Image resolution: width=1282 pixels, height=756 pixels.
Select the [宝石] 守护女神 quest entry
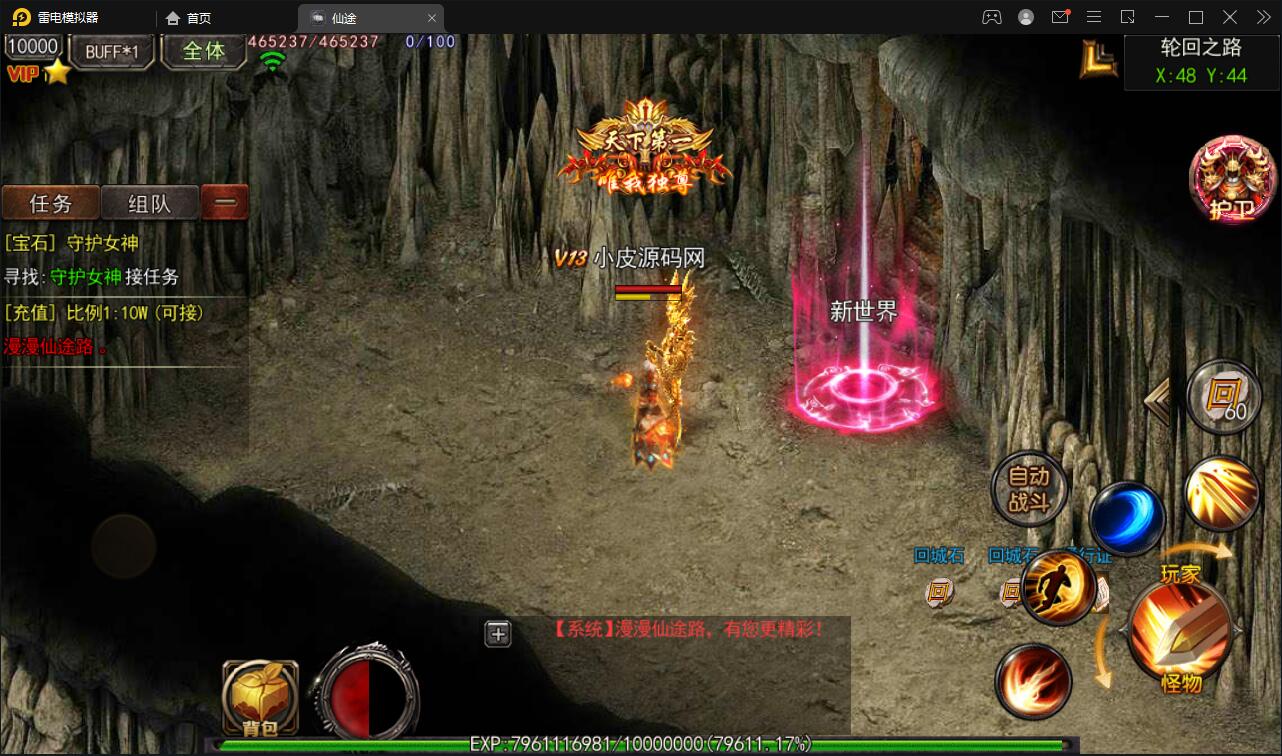[x=72, y=243]
